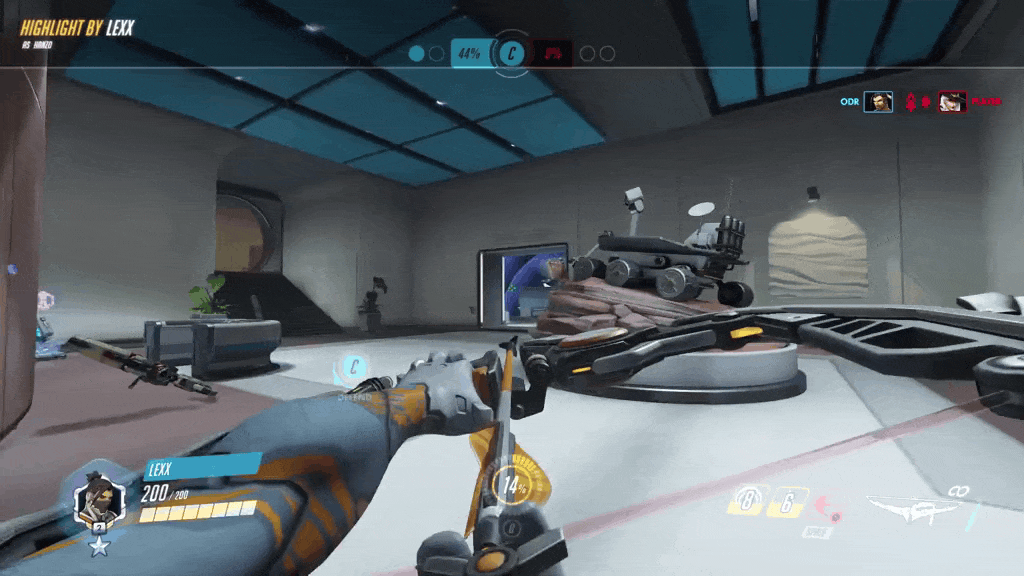Click the blue team 44% capture progress

click(468, 53)
